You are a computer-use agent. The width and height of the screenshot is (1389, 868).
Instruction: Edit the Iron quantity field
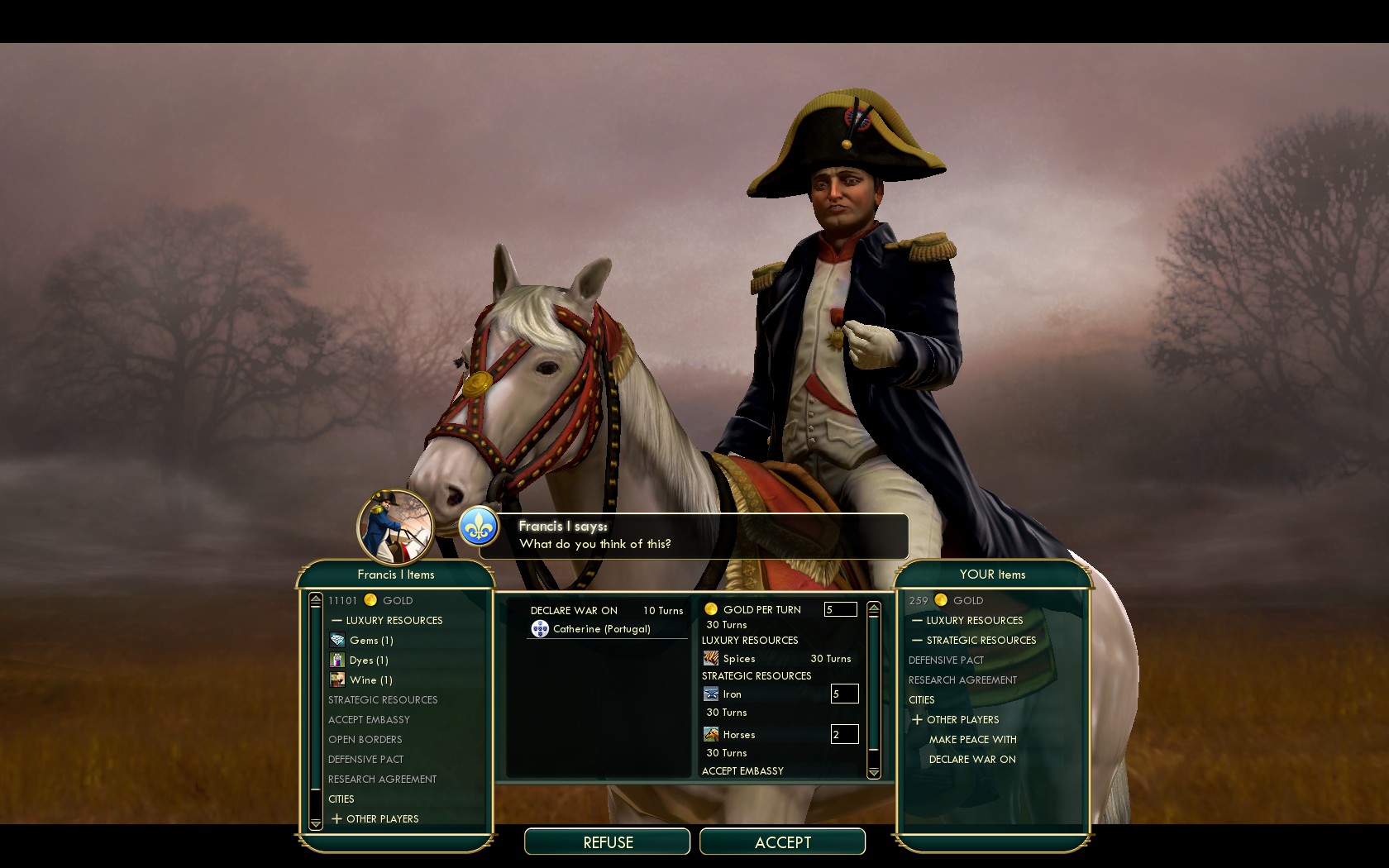(x=844, y=694)
